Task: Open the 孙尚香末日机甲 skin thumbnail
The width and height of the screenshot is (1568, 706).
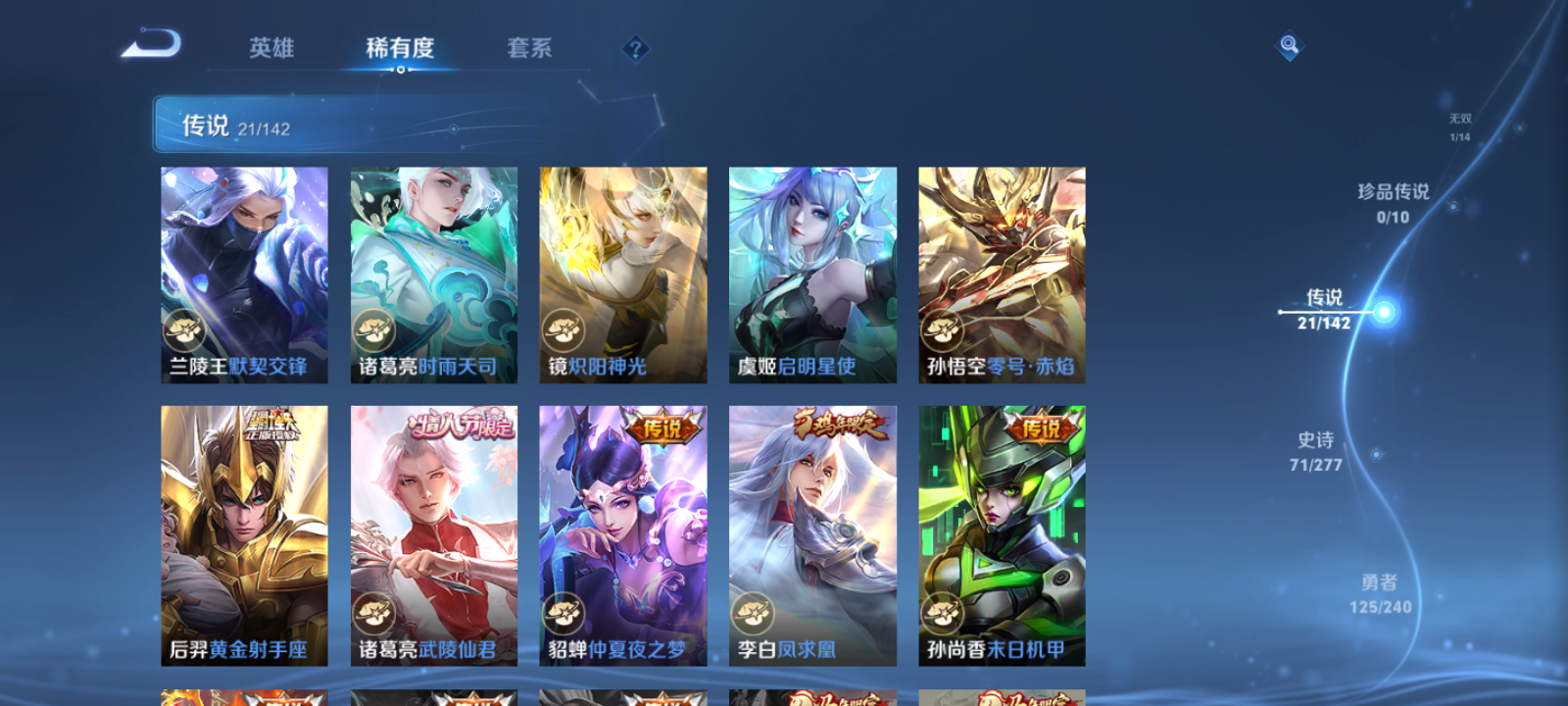Action: click(1001, 534)
